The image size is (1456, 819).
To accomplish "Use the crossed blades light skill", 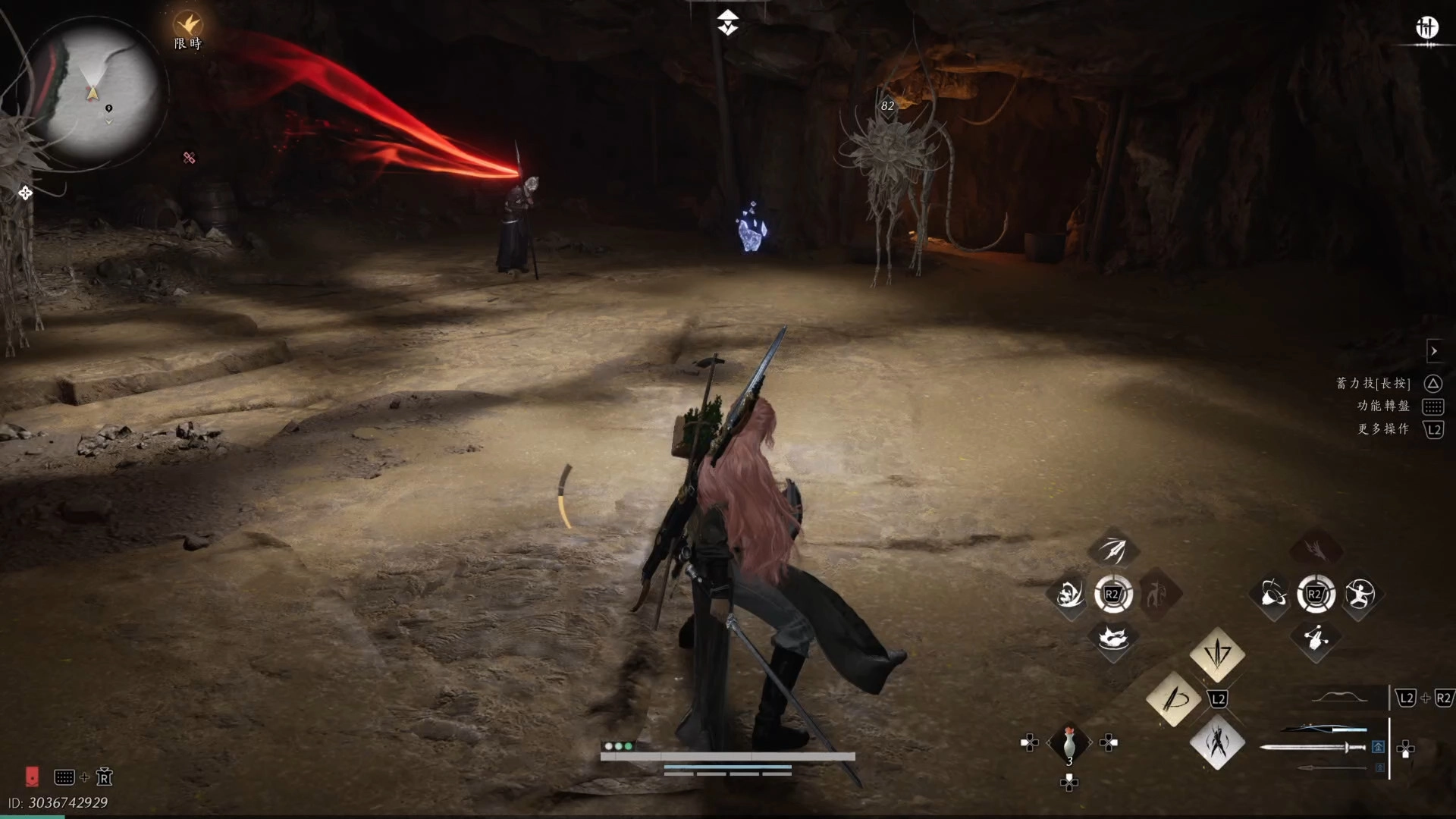I will pyautogui.click(x=1217, y=742).
